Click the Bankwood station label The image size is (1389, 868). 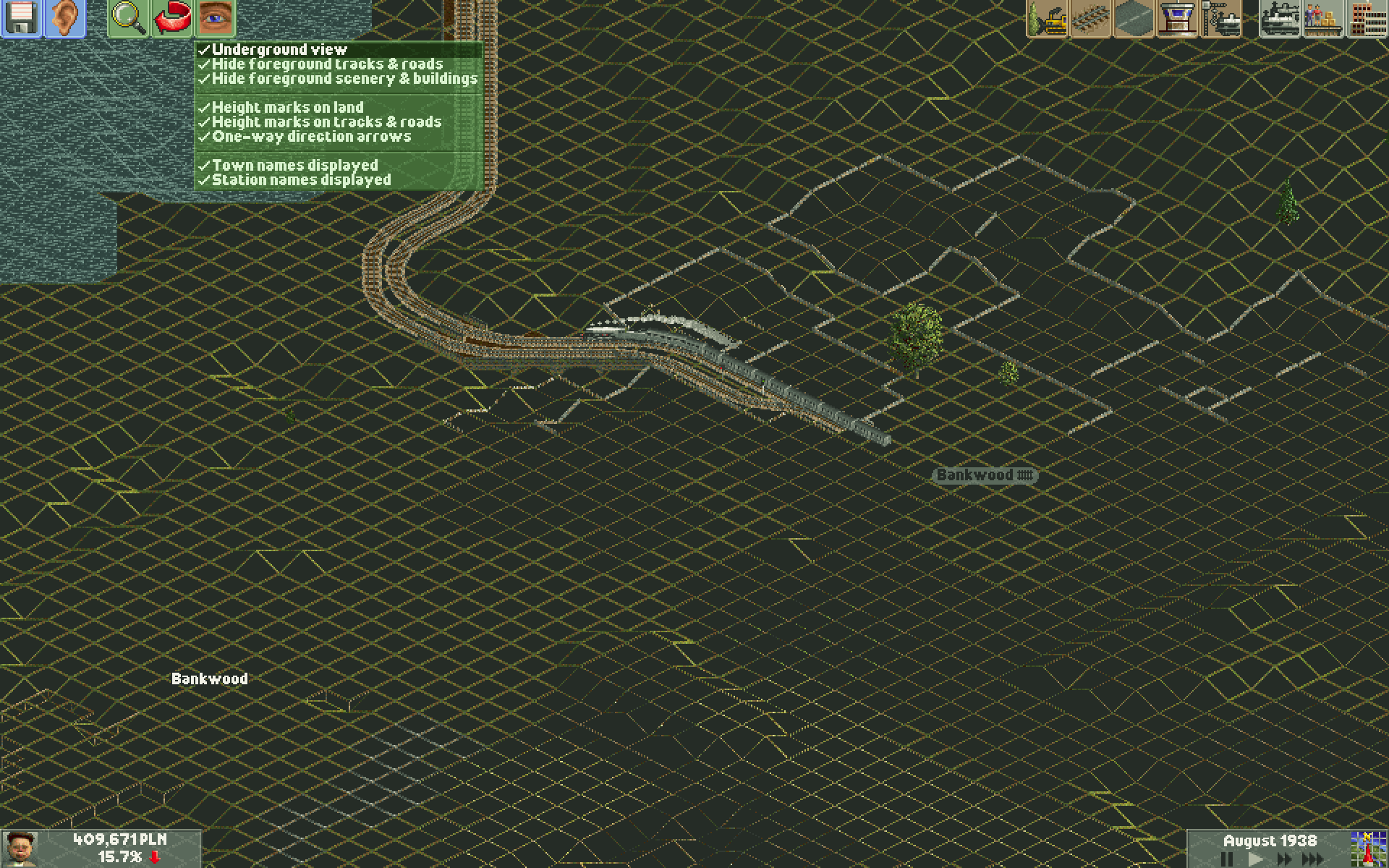(x=985, y=475)
